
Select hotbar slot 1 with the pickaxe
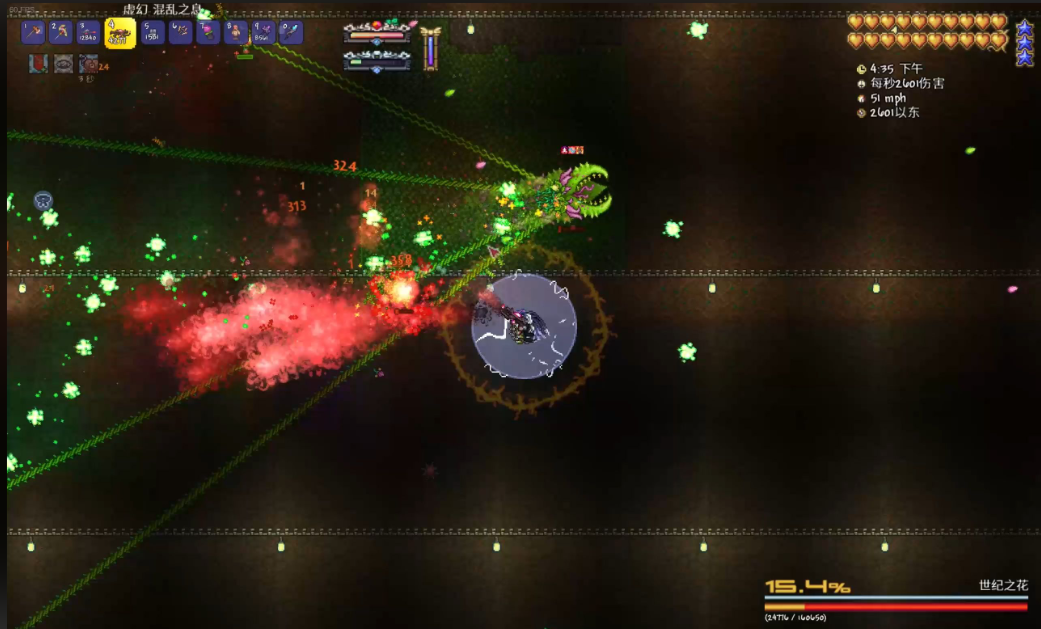pos(33,33)
